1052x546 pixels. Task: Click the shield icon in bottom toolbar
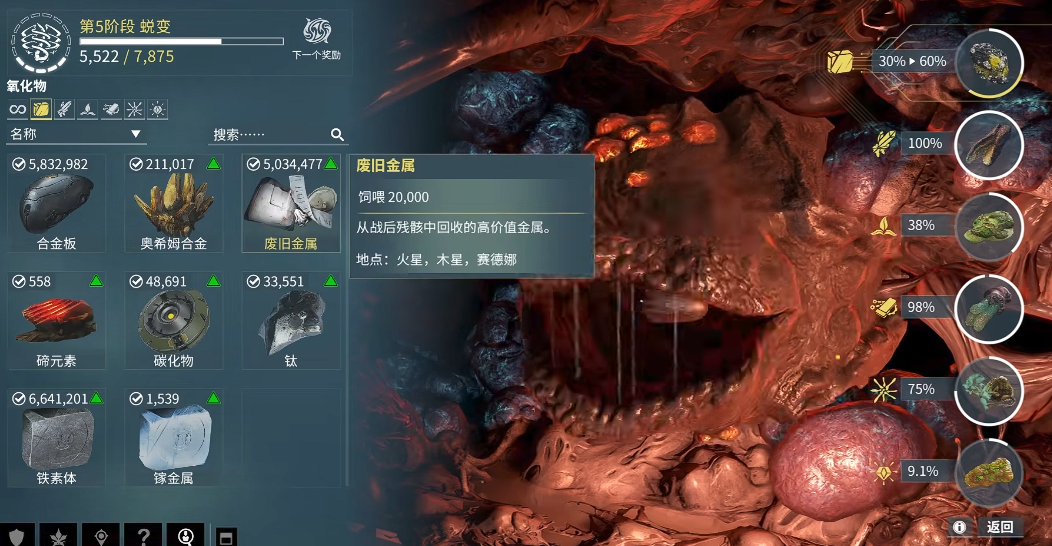click(16, 535)
